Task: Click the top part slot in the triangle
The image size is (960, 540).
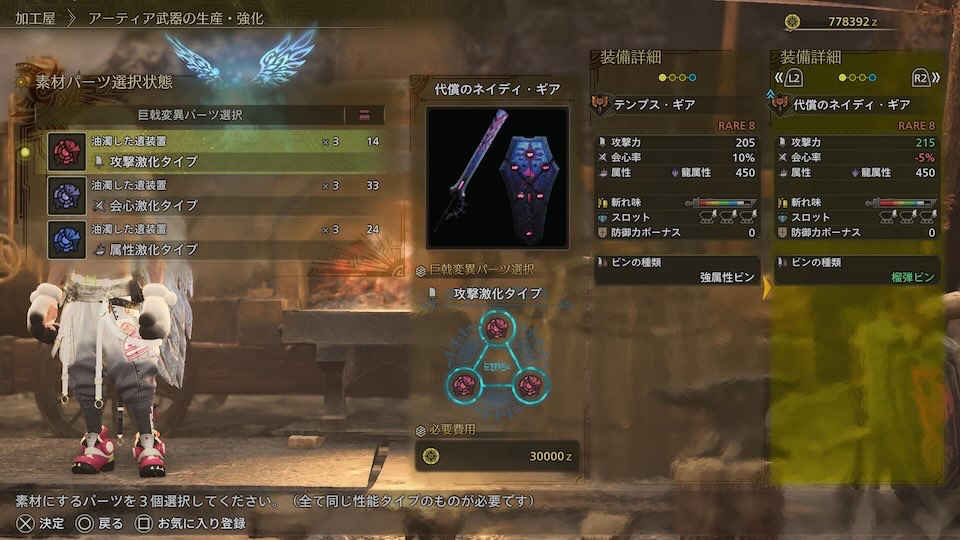Action: tap(496, 328)
